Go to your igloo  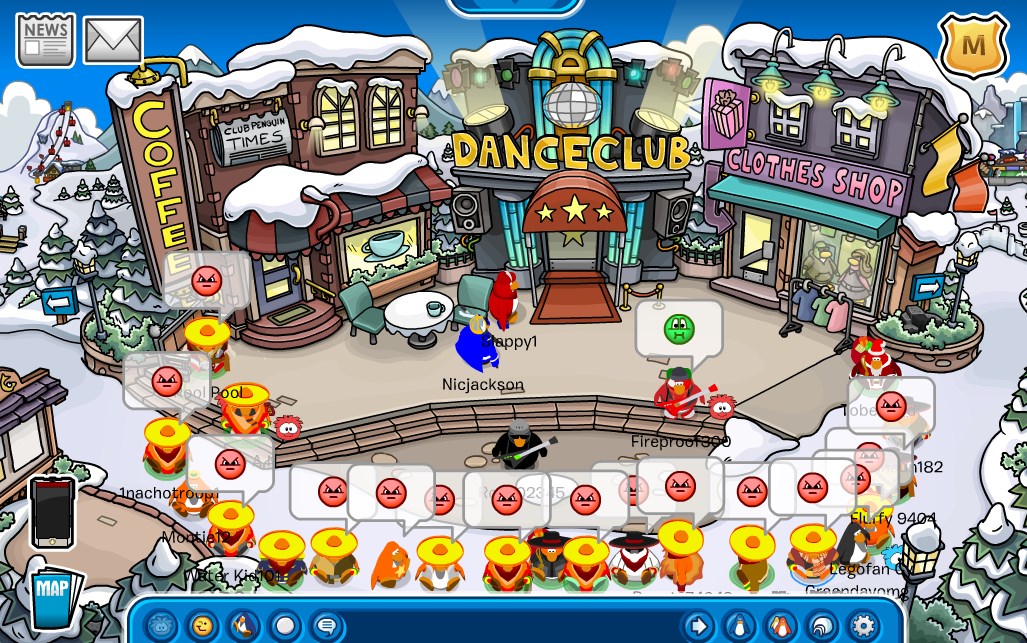coord(820,627)
